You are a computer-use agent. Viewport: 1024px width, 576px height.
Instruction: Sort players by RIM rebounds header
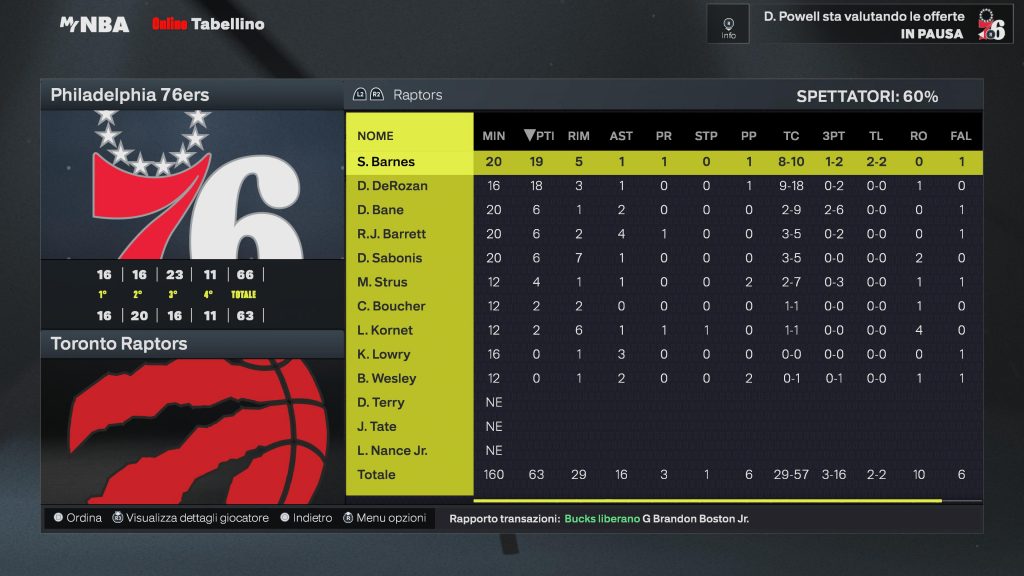tap(578, 136)
